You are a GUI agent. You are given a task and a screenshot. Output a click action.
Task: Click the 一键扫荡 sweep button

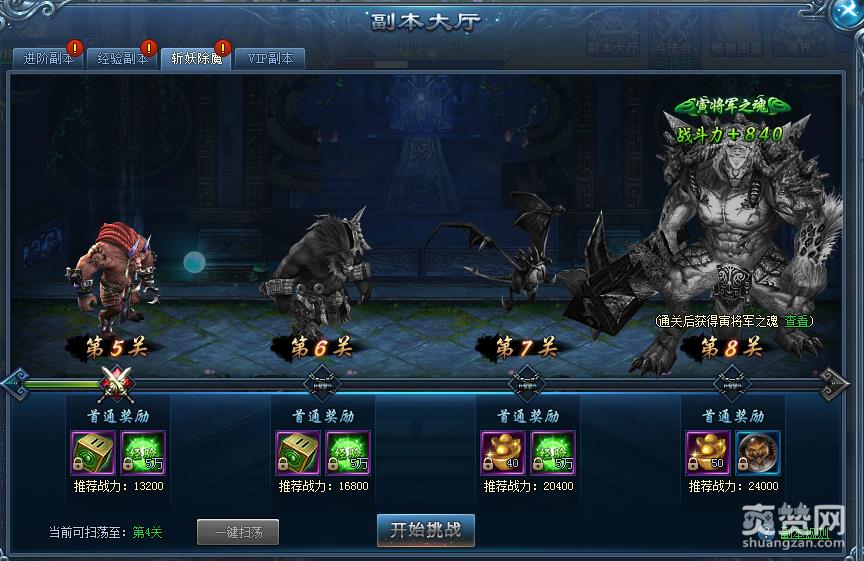[x=237, y=532]
